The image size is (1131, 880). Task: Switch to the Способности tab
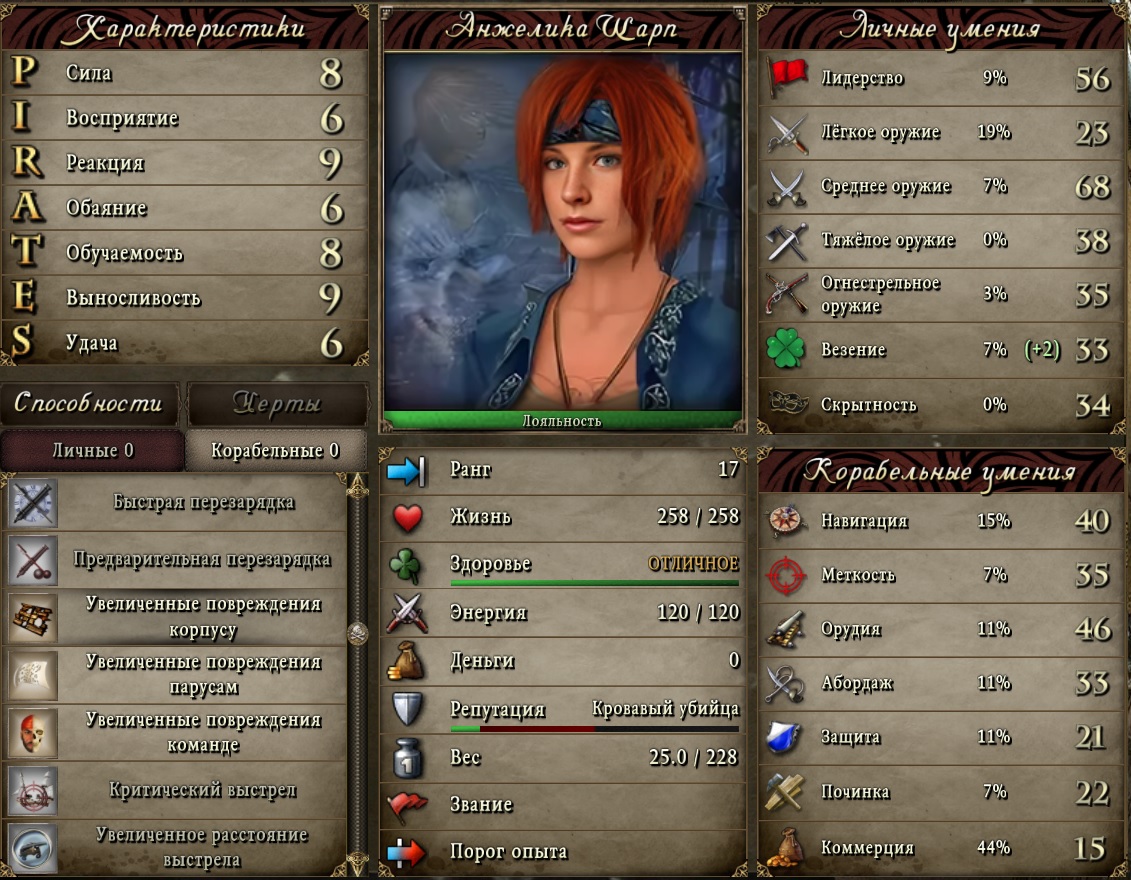pos(88,403)
